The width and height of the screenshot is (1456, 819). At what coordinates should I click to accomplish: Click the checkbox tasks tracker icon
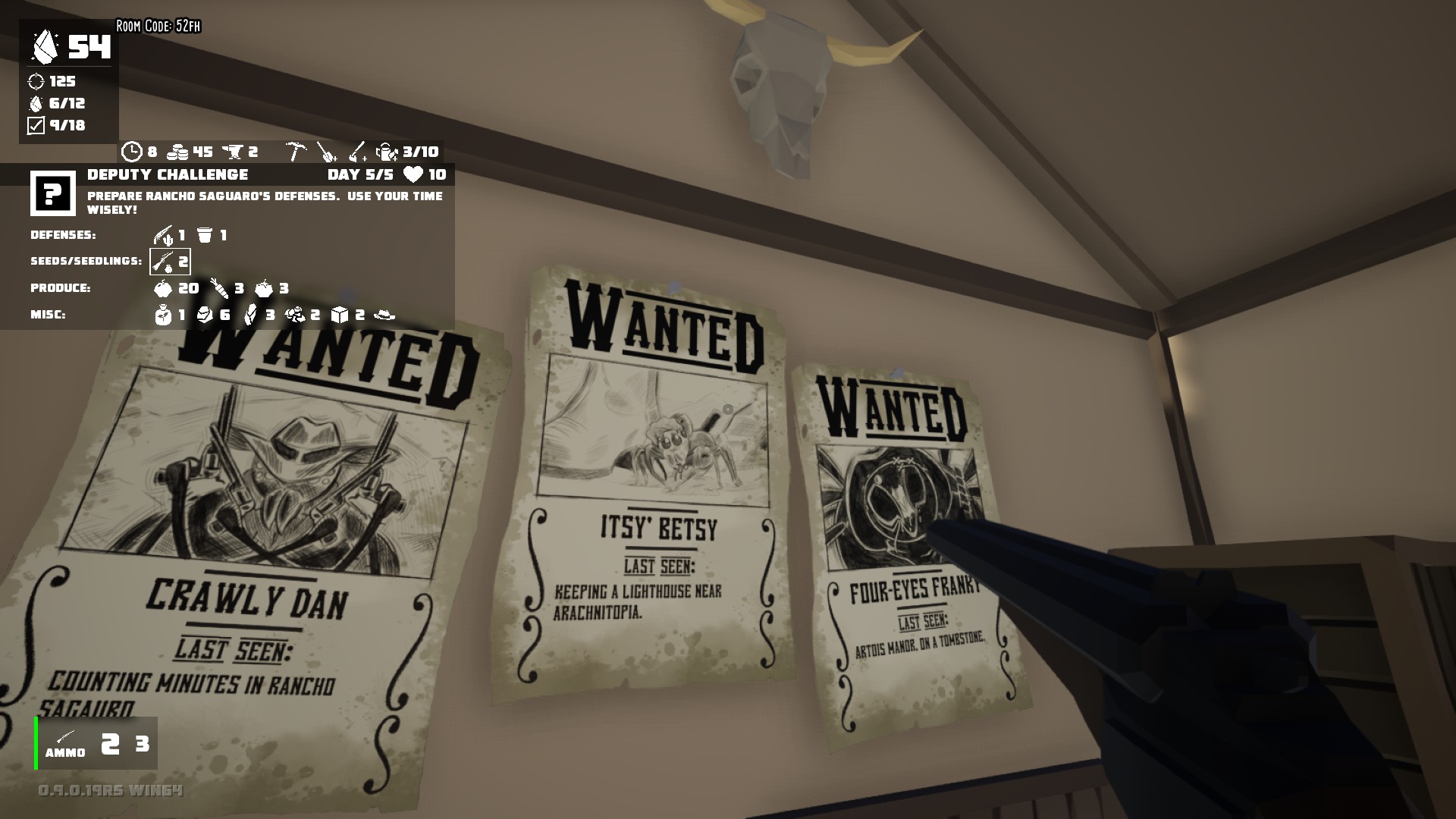(x=36, y=126)
